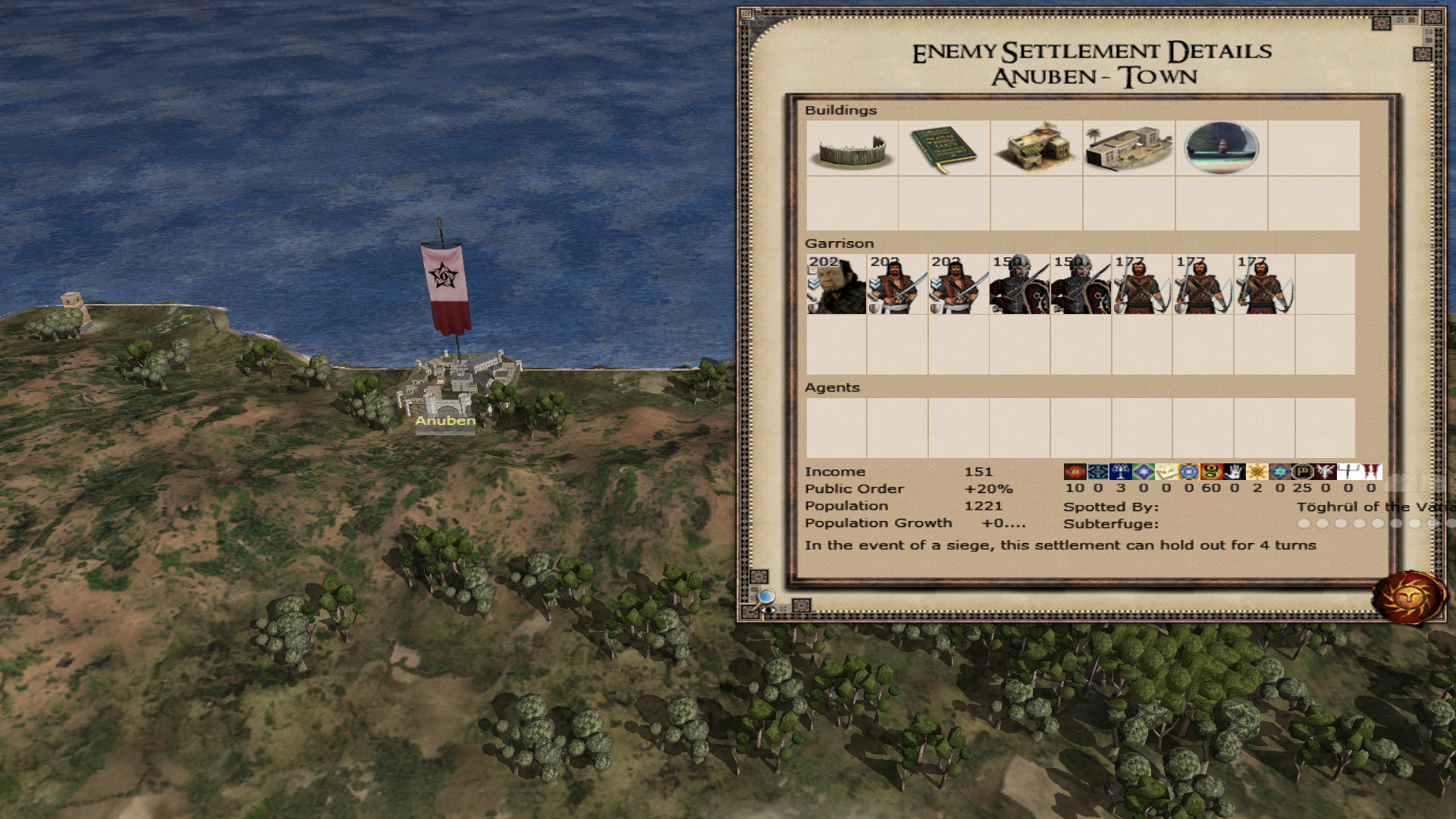View the palm-tree barracks compound building

click(1128, 149)
